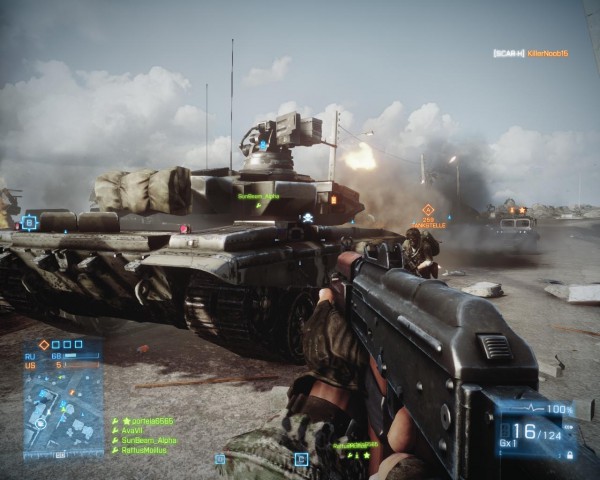Select RaftusMollus in the squad list
This screenshot has width=600, height=480.
[x=143, y=451]
